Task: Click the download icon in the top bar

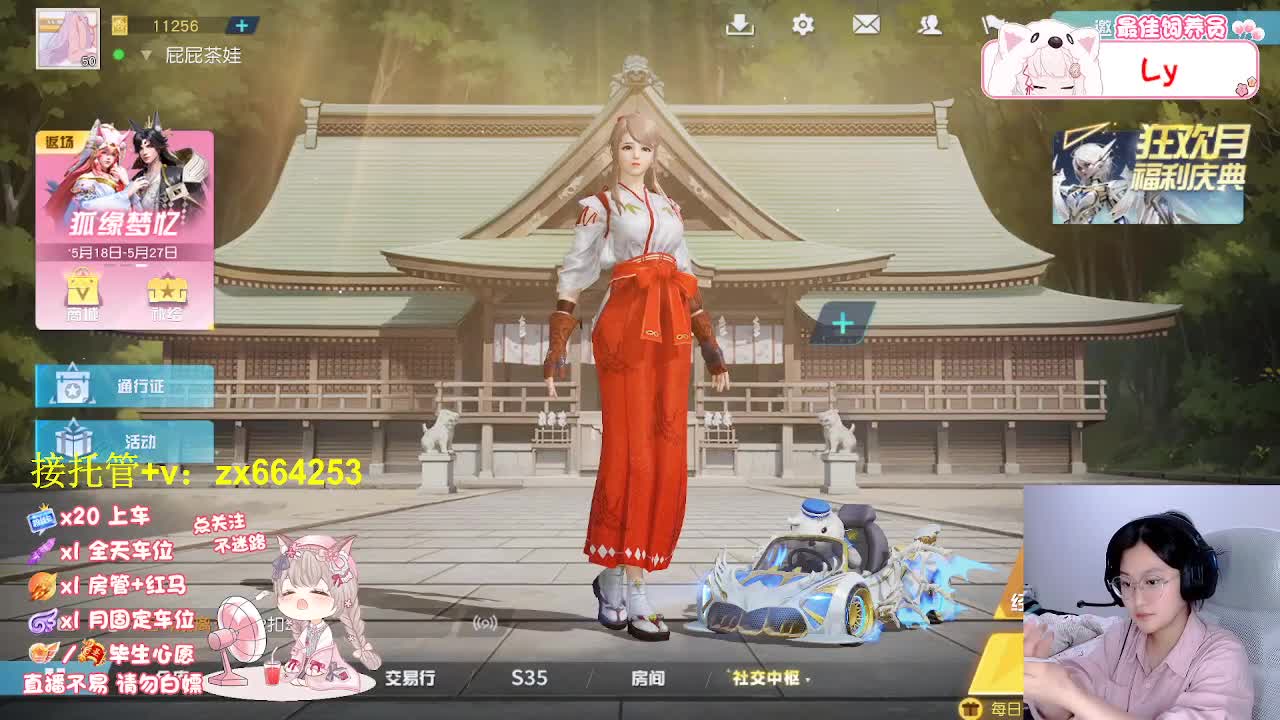Action: tap(740, 26)
